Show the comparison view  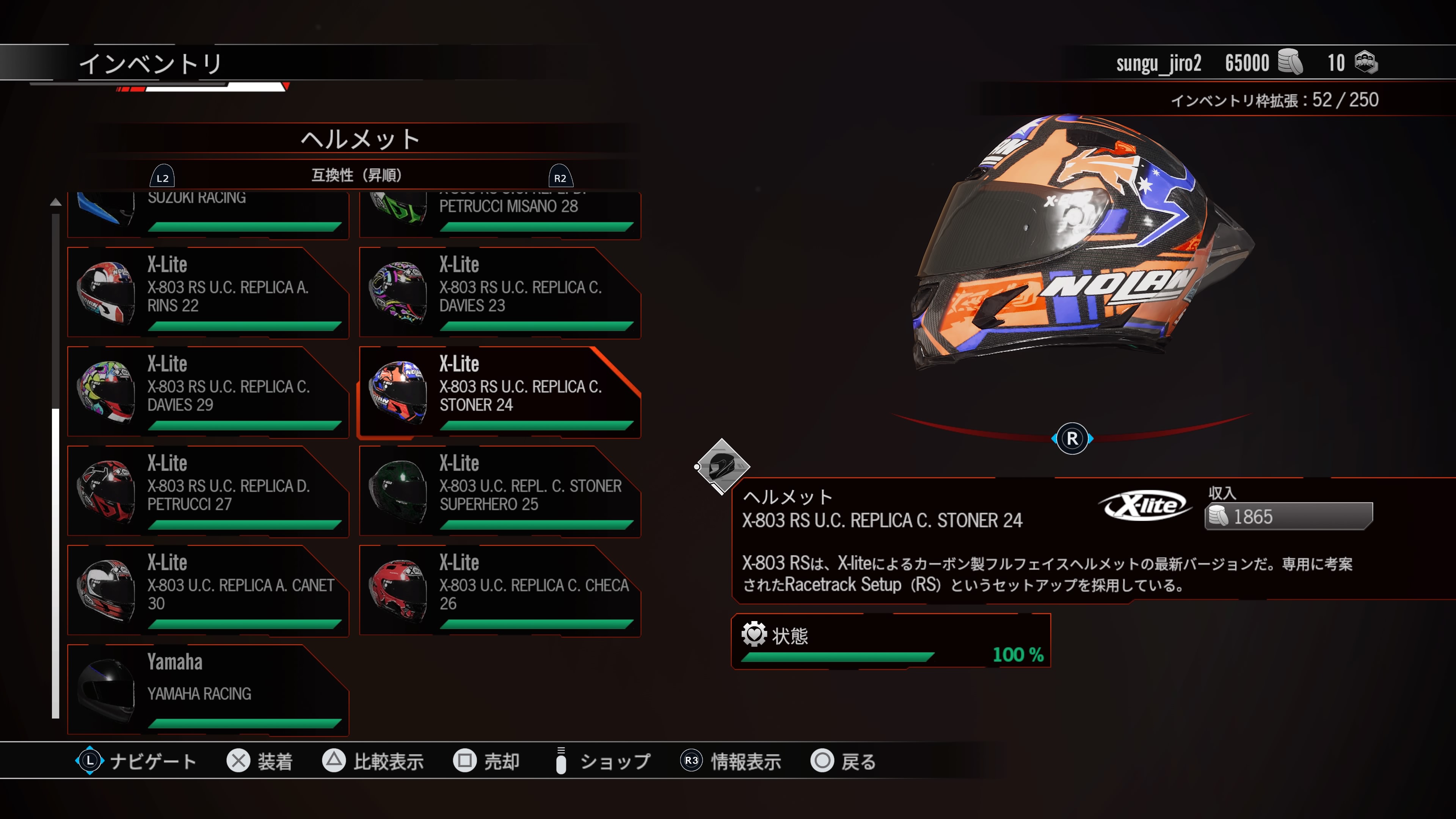(373, 761)
